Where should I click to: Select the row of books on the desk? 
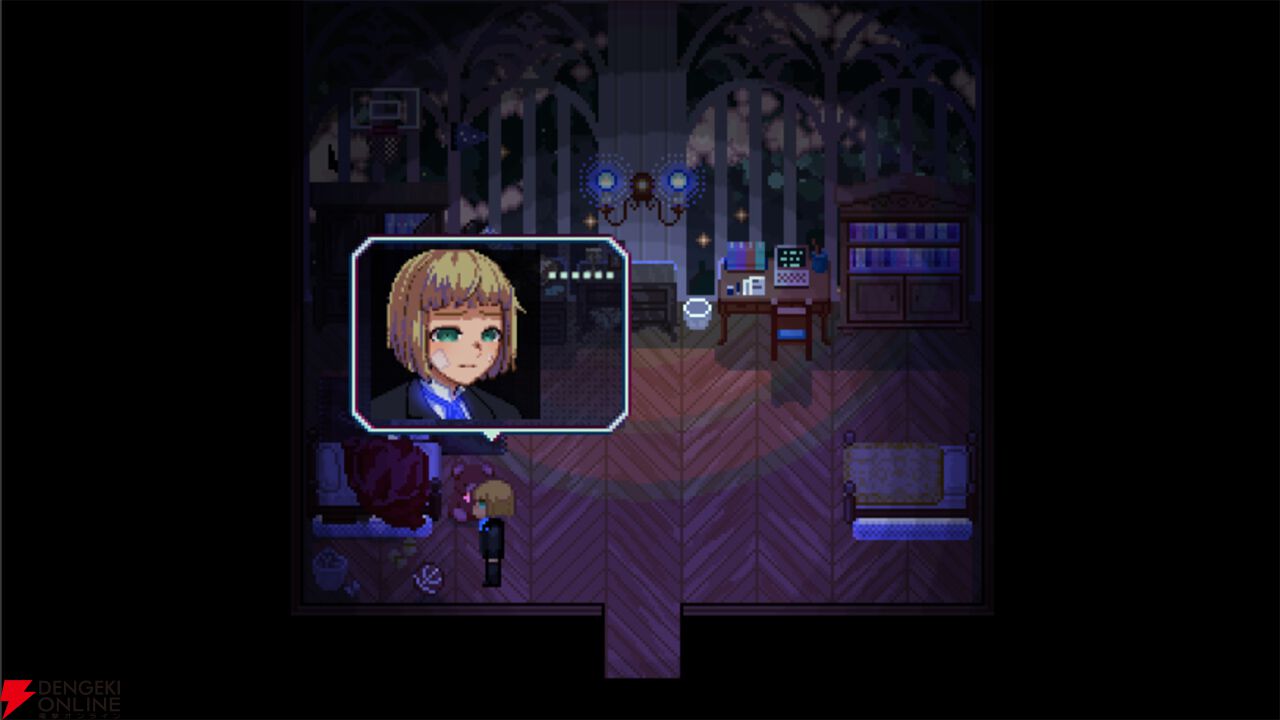(x=745, y=255)
